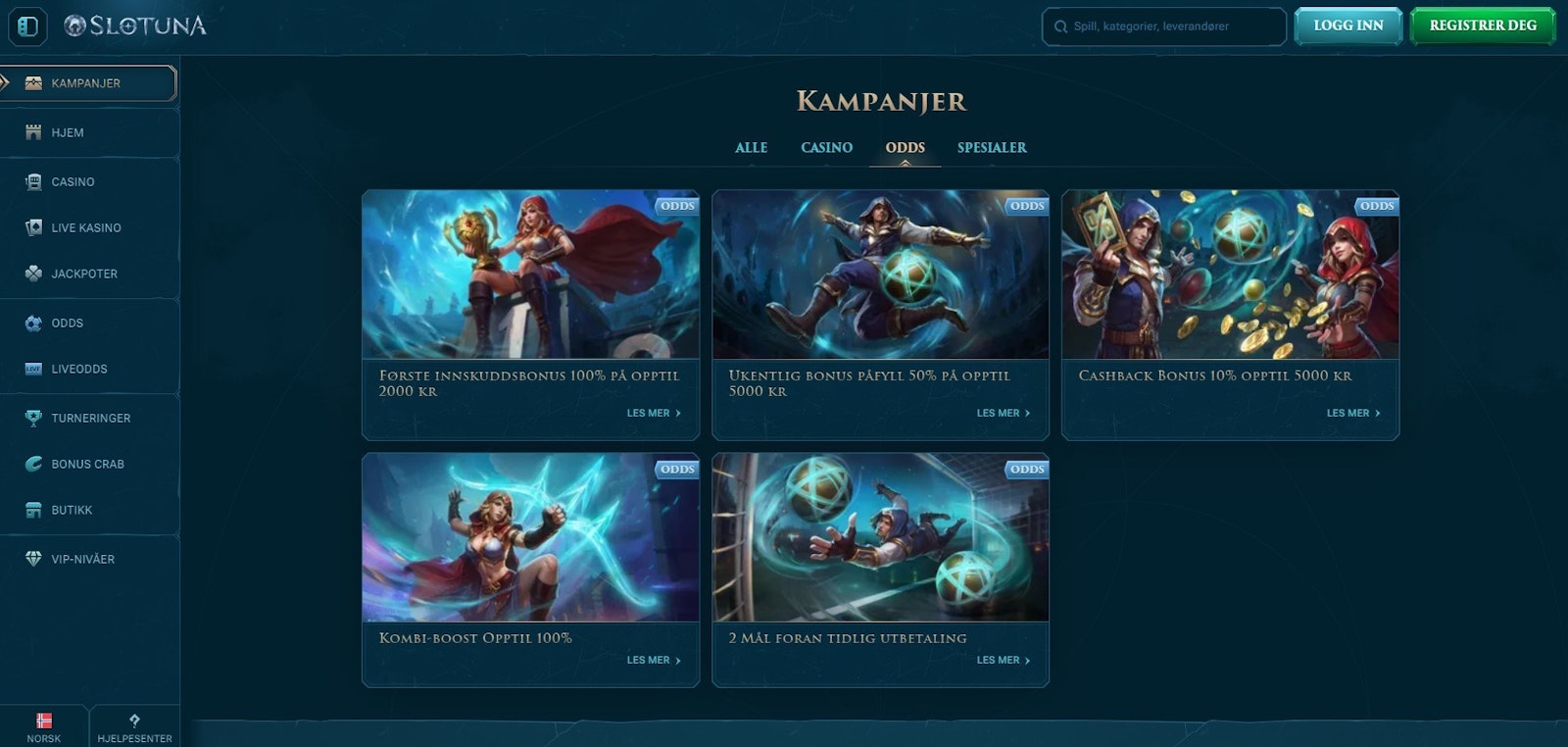
Task: Select the Casino icon in the sidebar
Action: pyautogui.click(x=32, y=181)
